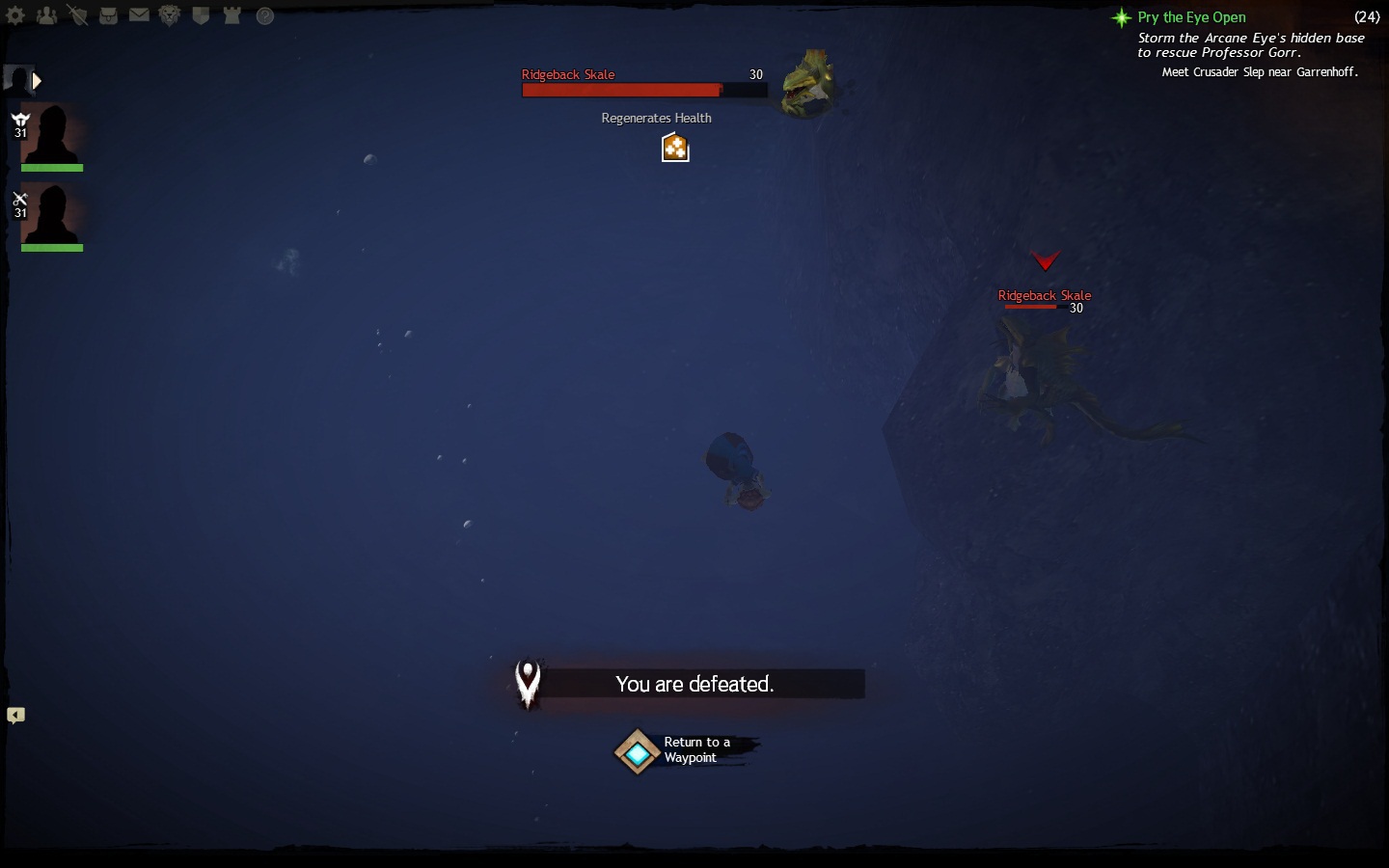The height and width of the screenshot is (868, 1389).
Task: Open the Hero panel sword-and-shield icon
Action: click(77, 15)
